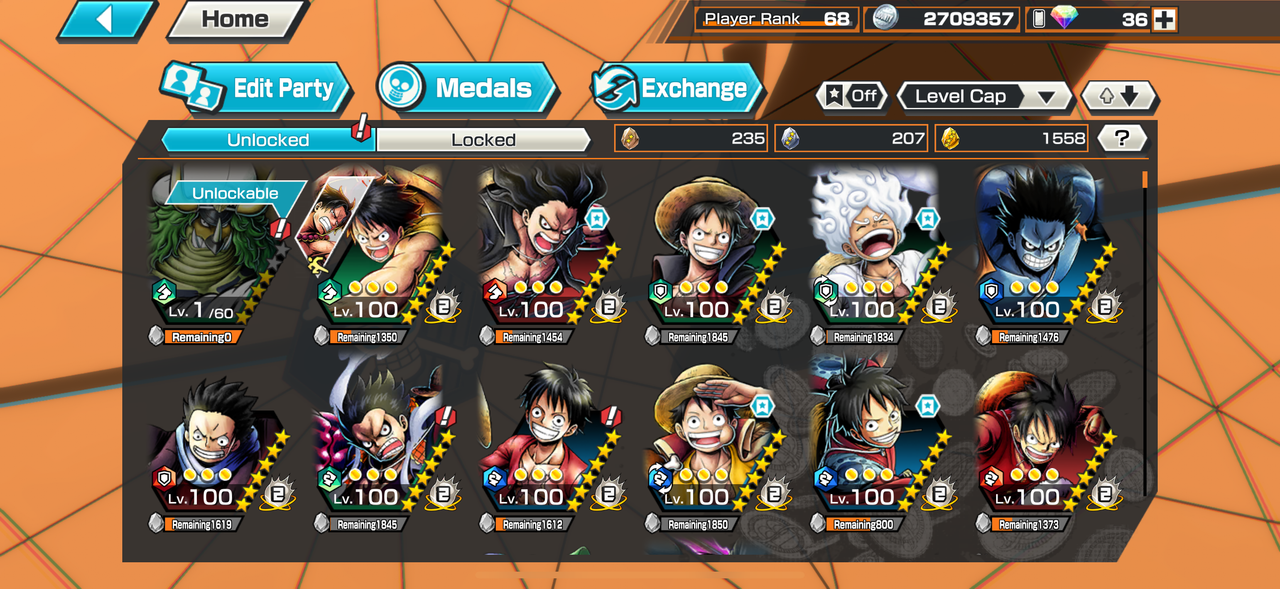Return to the Home screen
Viewport: 1280px width, 589px height.
click(235, 20)
